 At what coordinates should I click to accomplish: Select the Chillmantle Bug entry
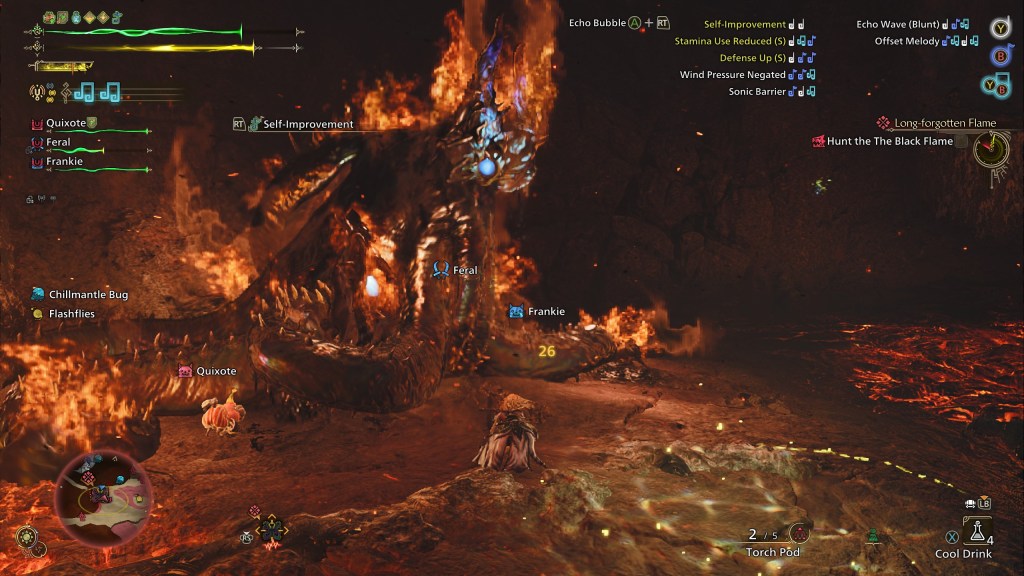[88, 295]
